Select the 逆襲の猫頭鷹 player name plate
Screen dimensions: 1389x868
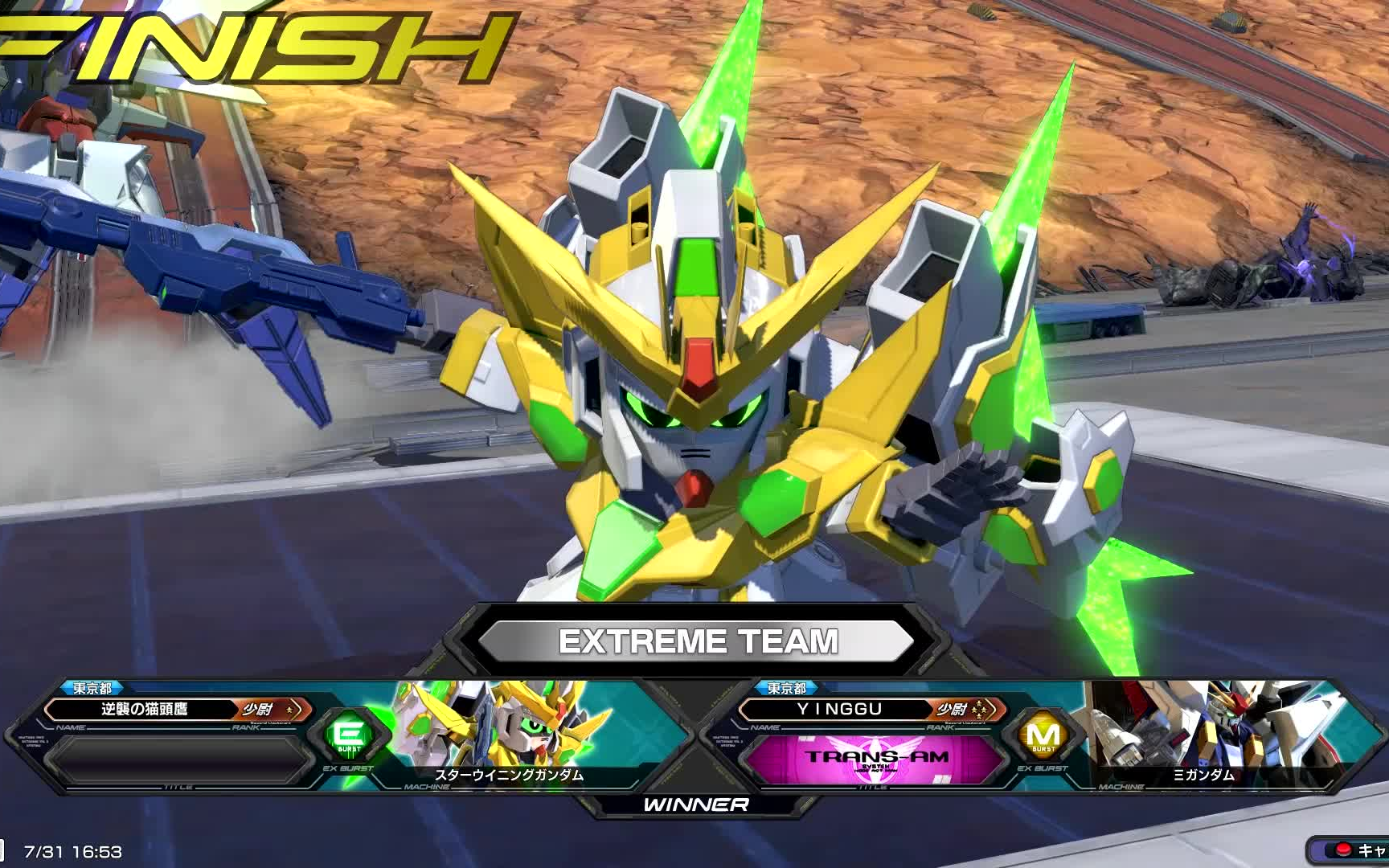coord(145,710)
